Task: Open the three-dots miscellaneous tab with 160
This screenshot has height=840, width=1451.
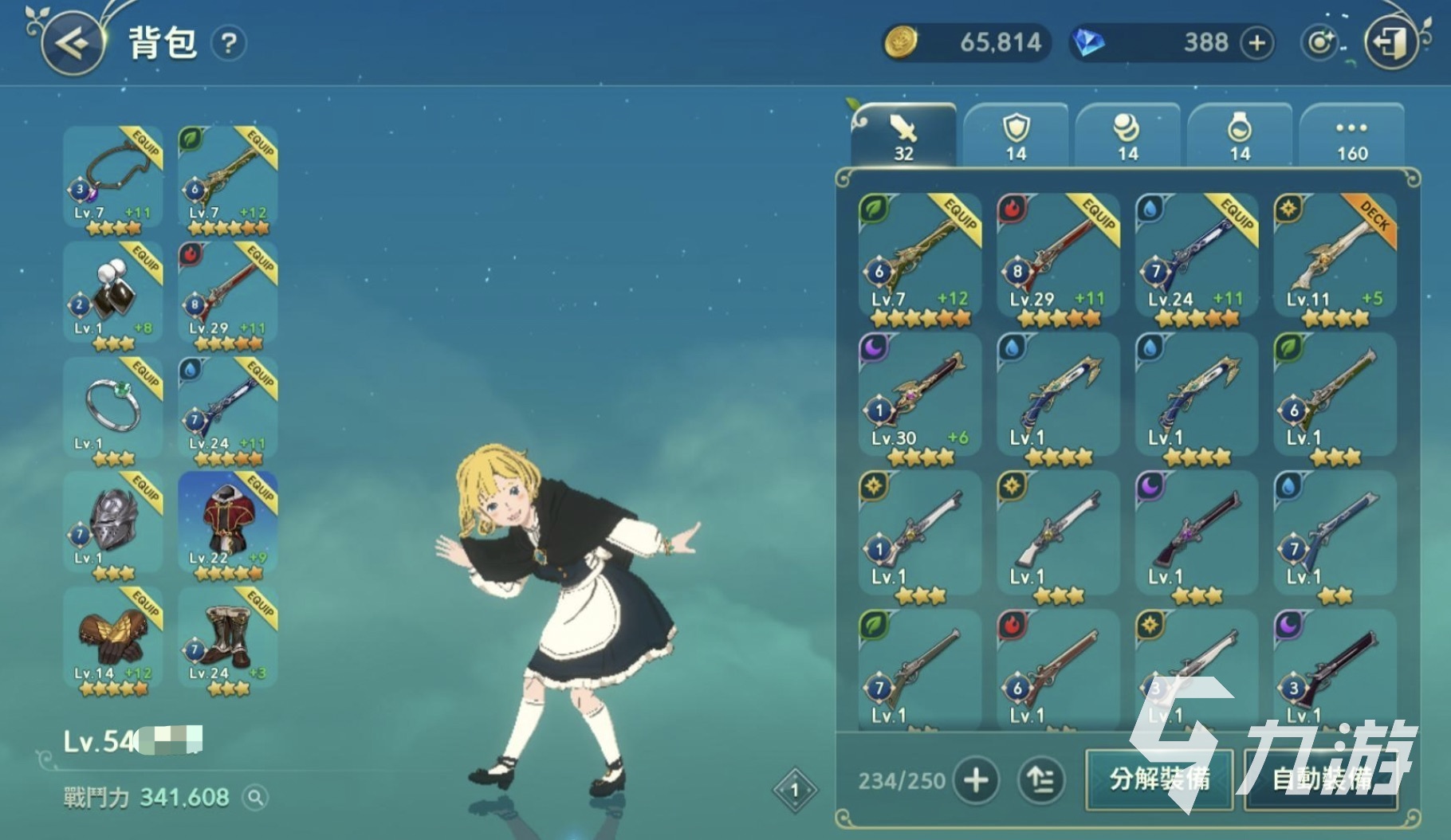Action: pyautogui.click(x=1351, y=135)
